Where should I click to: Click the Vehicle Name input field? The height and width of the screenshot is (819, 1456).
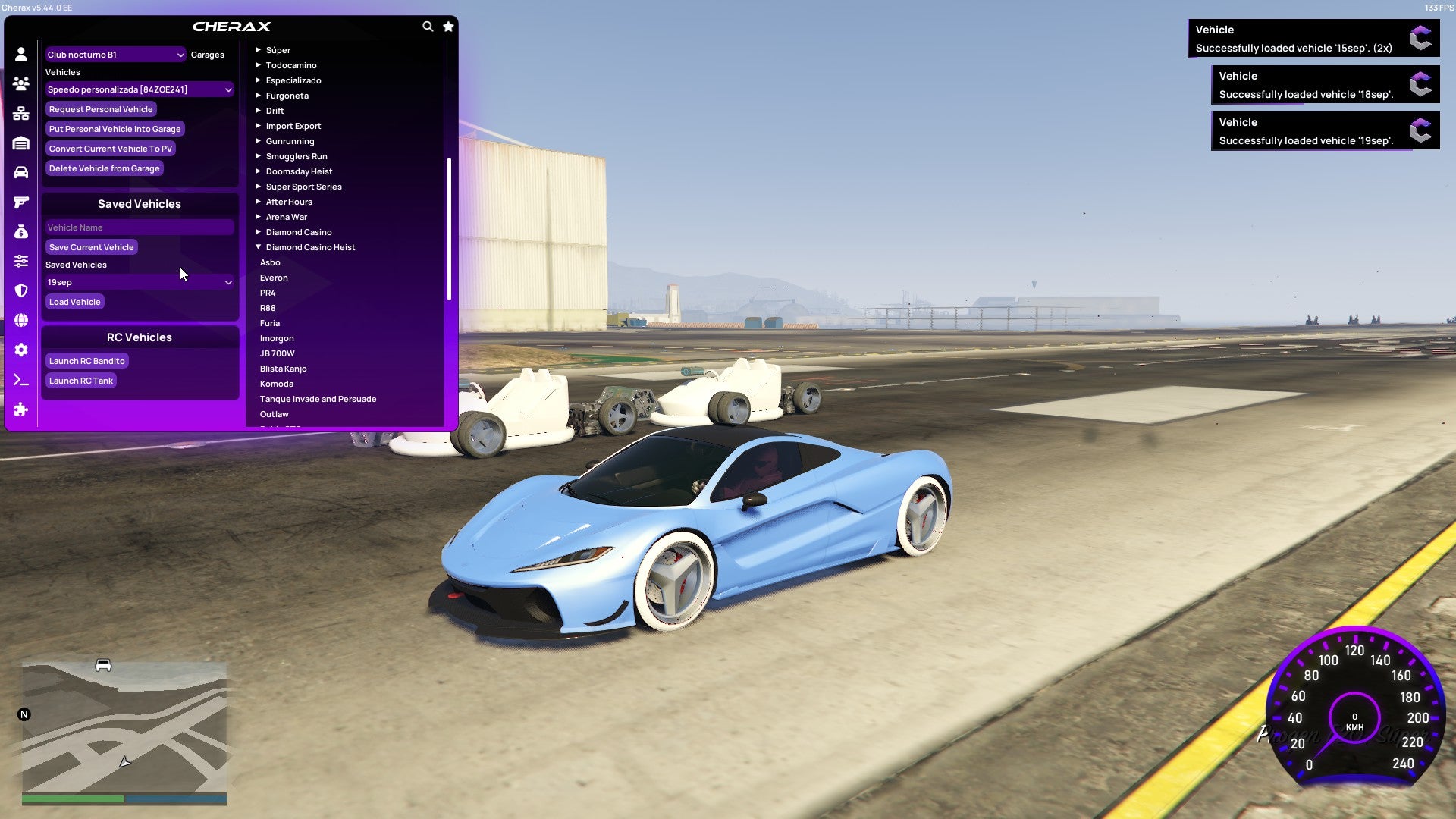coord(140,227)
